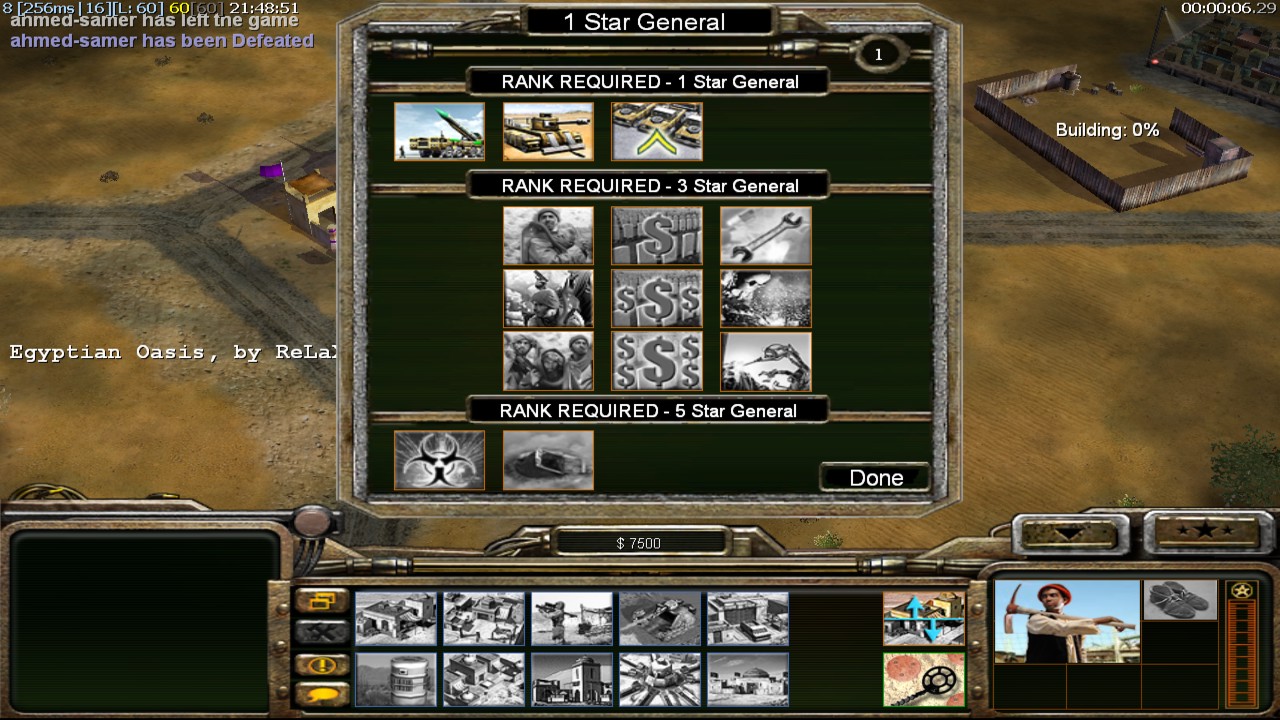Toggle the fake buildings arrows button
The image size is (1280, 720).
pyautogui.click(x=923, y=618)
